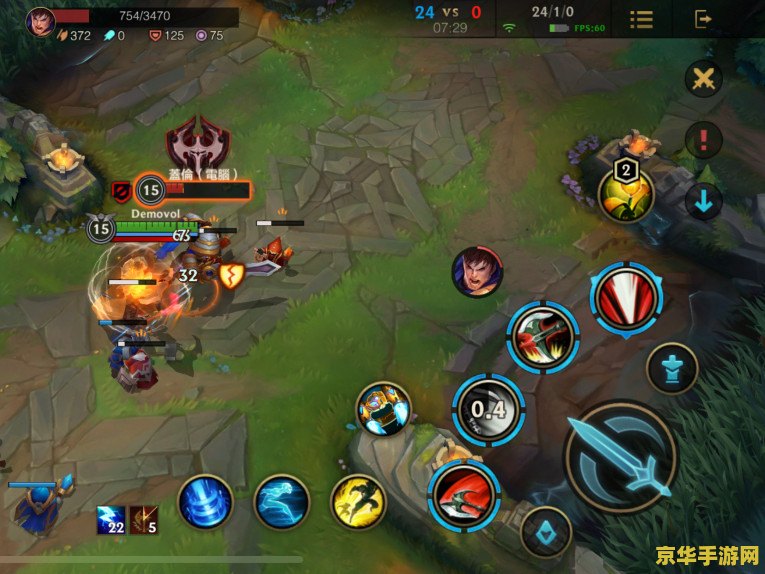Start the blue swirl recall

[206, 501]
